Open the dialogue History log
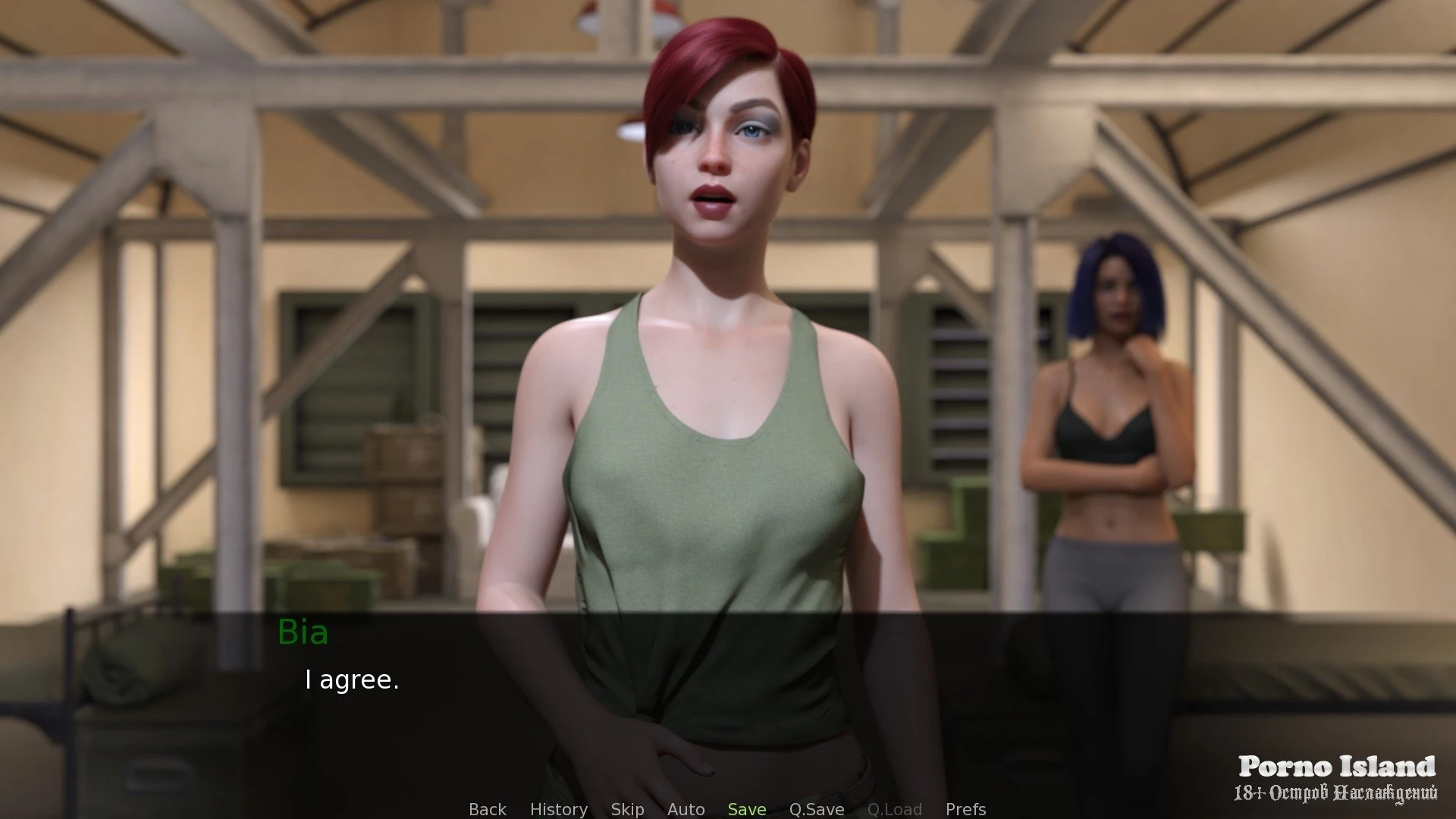Viewport: 1456px width, 819px height. (558, 809)
